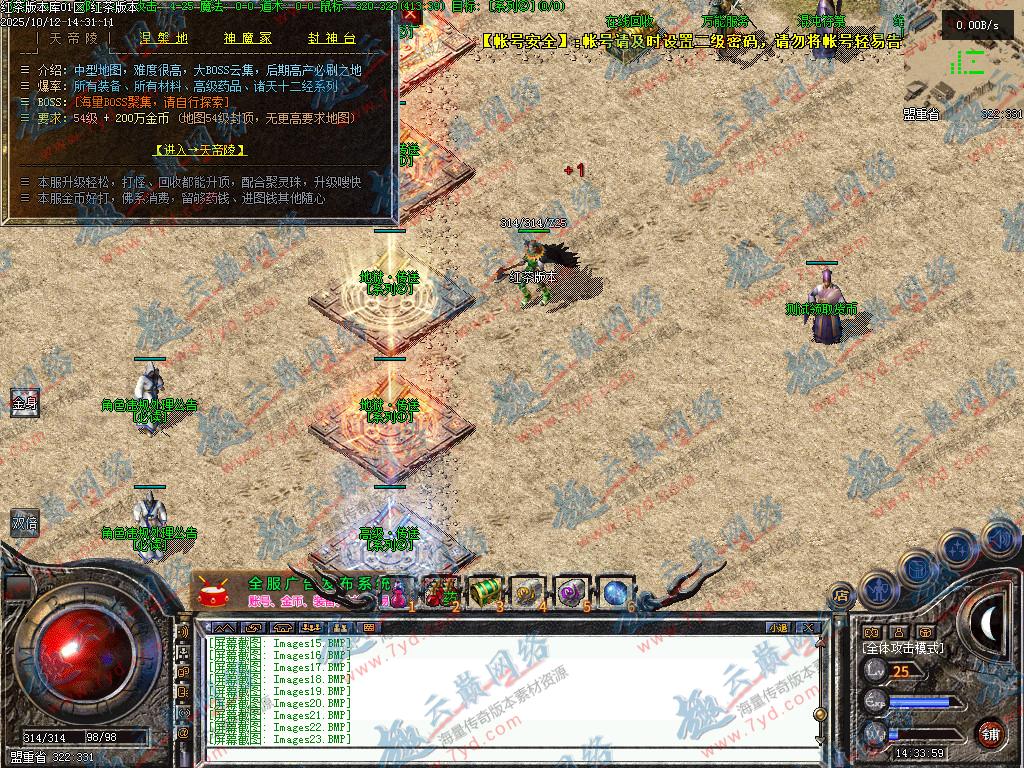Open the skills sparkle round button

tap(957, 548)
